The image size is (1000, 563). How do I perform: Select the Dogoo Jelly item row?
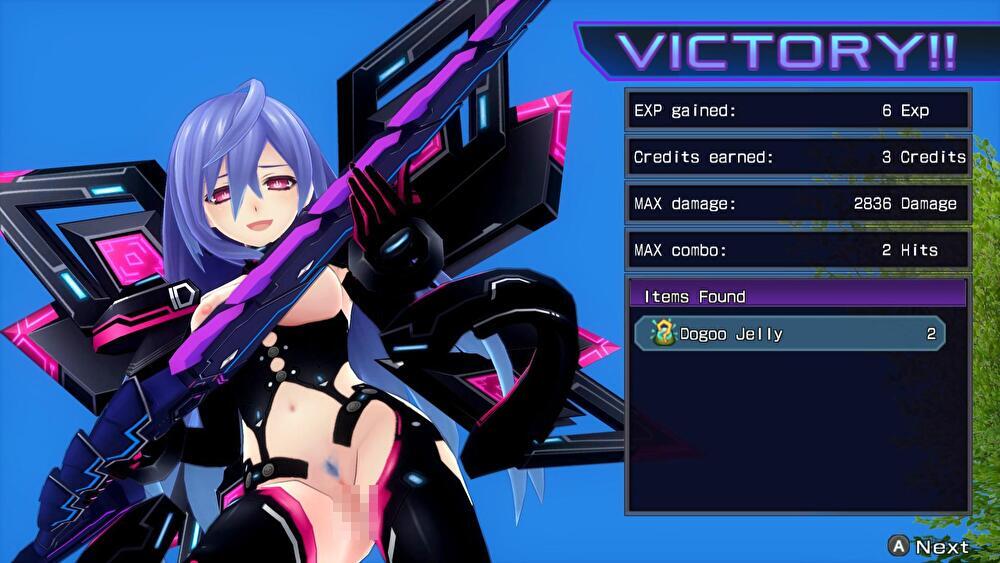click(790, 334)
